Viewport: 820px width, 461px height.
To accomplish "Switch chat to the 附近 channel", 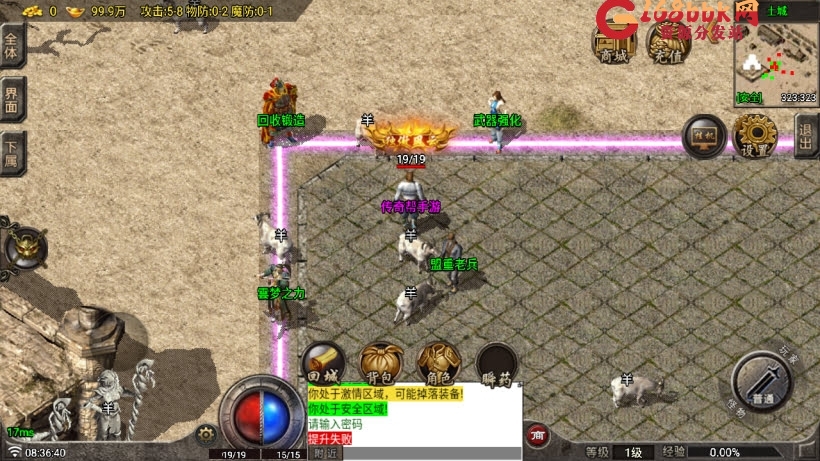I will tap(324, 453).
